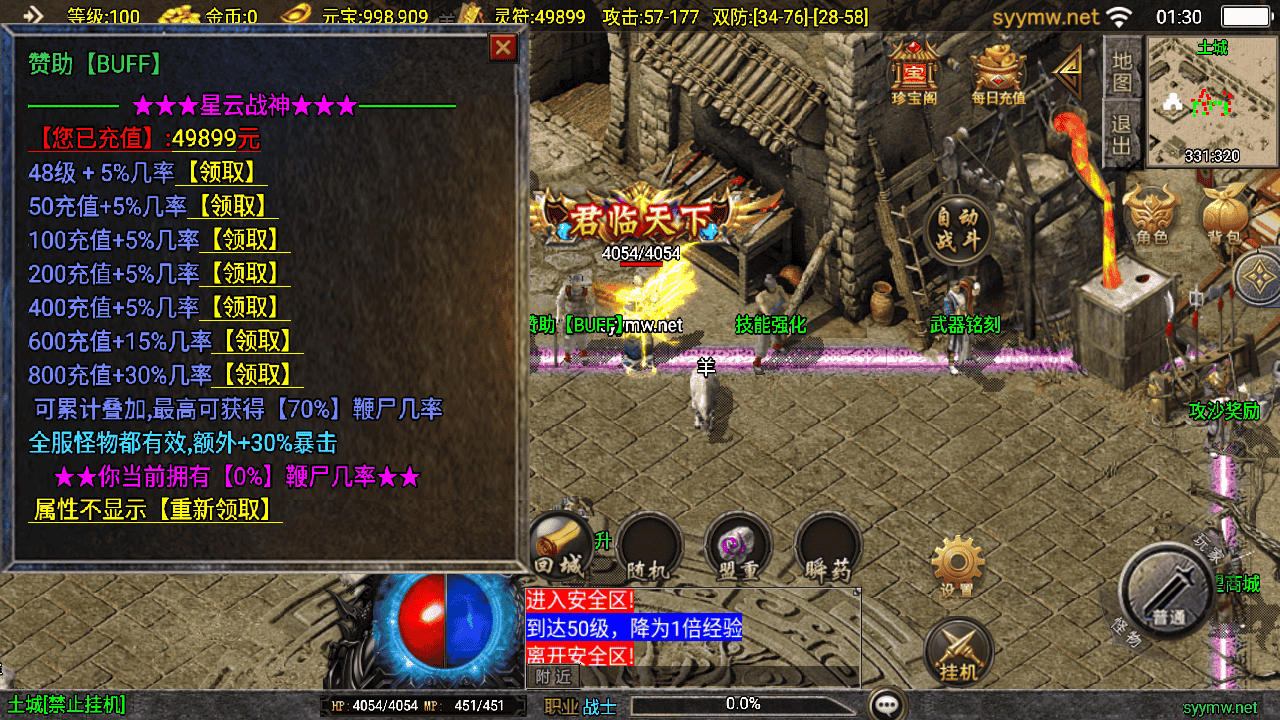The image size is (1280, 720).
Task: Open the 珍宝阁 treasure shop
Action: coord(911,72)
